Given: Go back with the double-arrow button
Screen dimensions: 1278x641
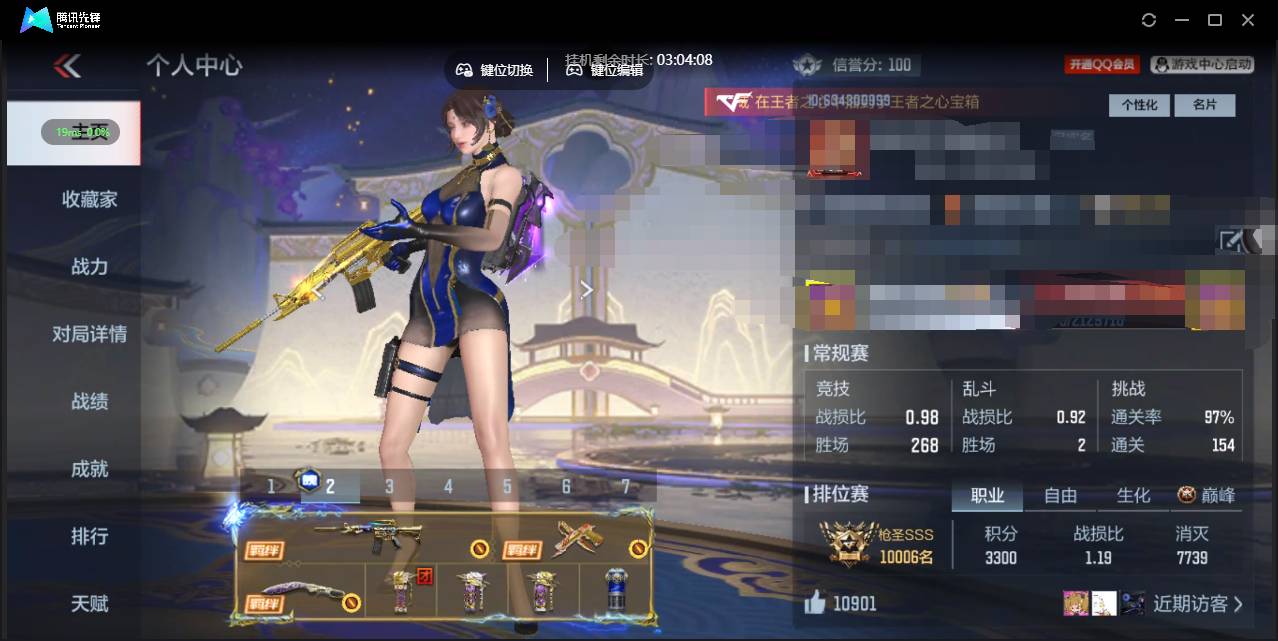Looking at the screenshot, I should (x=67, y=66).
